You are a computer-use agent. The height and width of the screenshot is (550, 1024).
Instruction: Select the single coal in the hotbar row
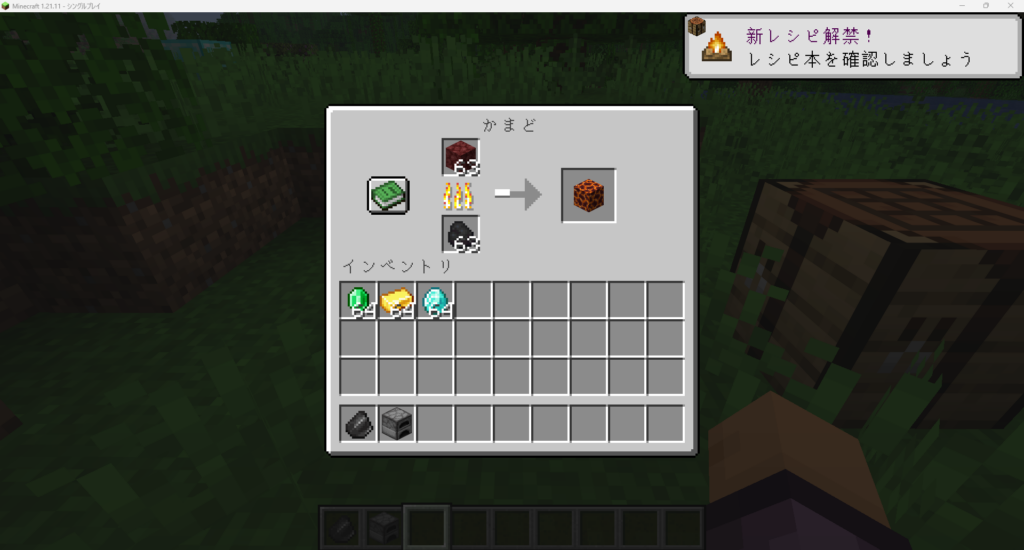[x=358, y=424]
